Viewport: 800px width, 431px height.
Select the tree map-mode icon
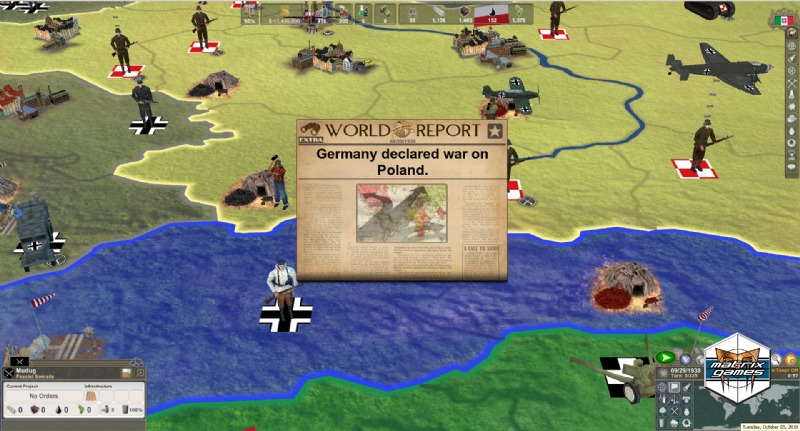tap(662, 410)
